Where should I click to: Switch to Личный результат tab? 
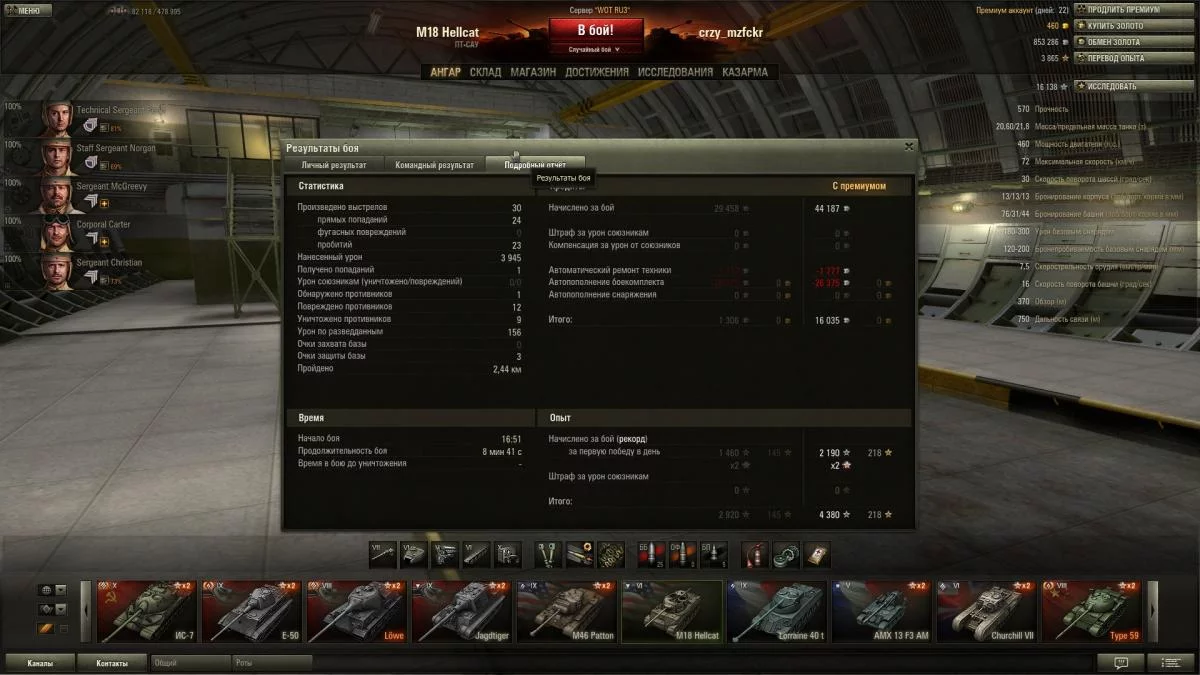click(x=334, y=165)
